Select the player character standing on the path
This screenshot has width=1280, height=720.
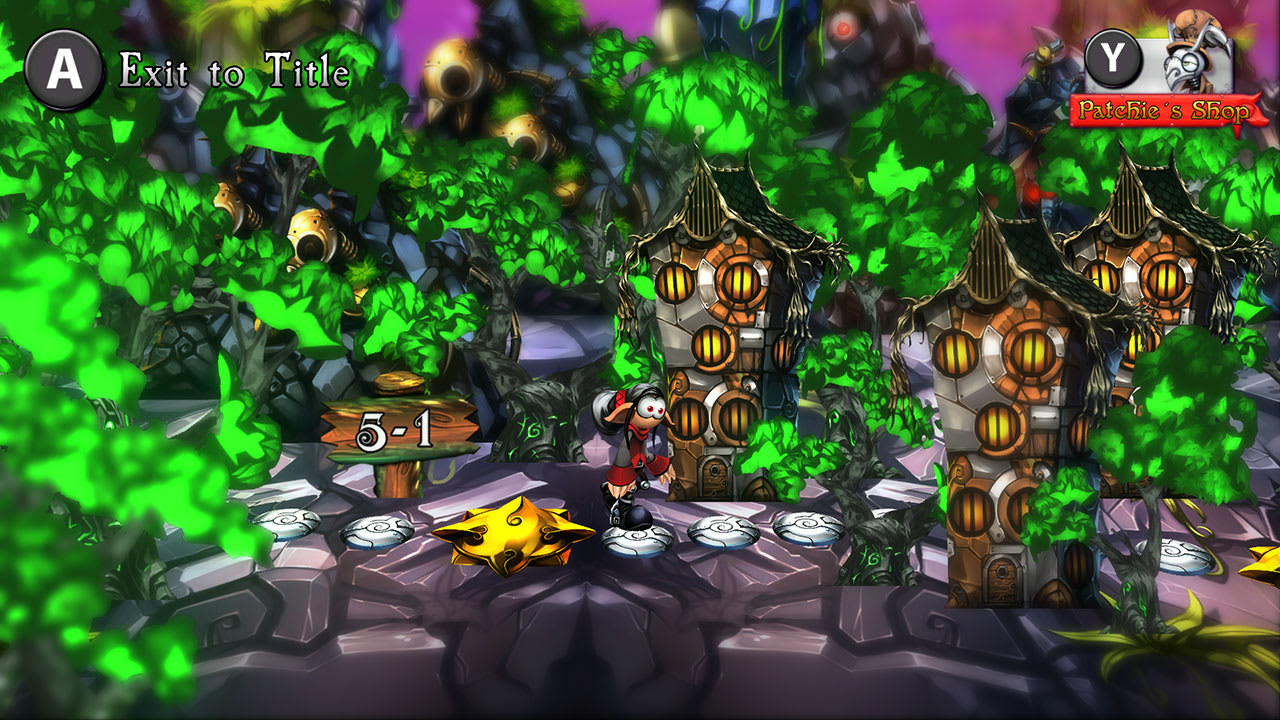pos(635,455)
